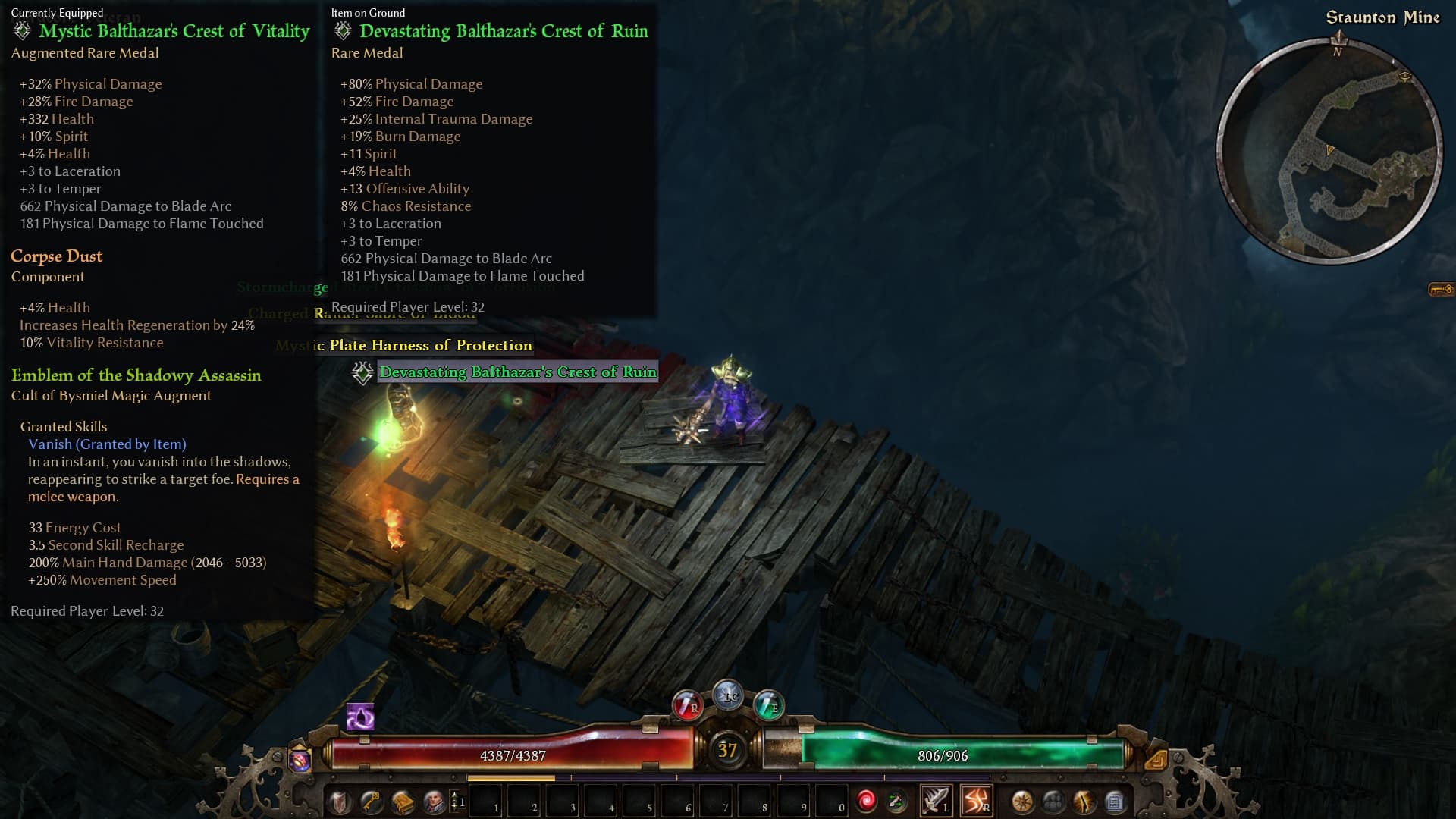Open the golden corner button beside the energy bar
The height and width of the screenshot is (819, 1456).
tap(1156, 759)
